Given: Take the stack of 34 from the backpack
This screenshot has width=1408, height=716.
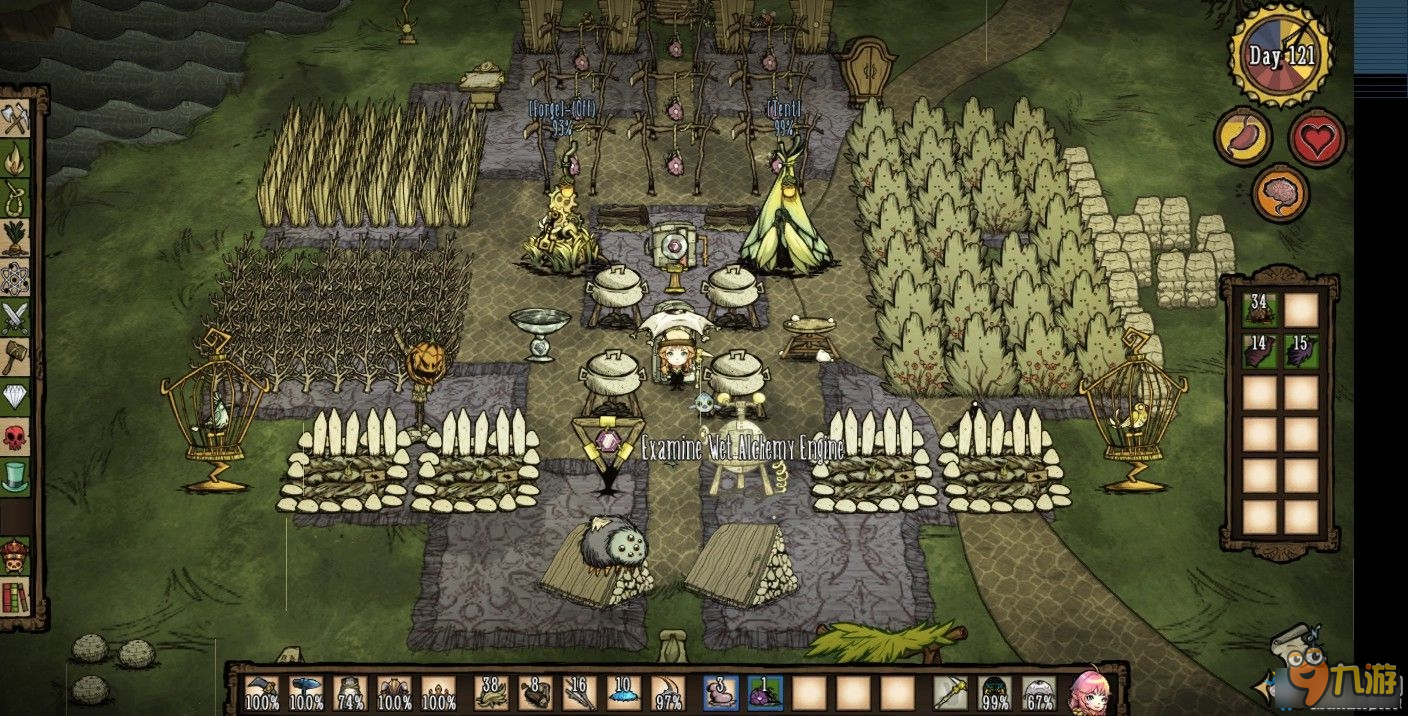Looking at the screenshot, I should [x=1260, y=310].
